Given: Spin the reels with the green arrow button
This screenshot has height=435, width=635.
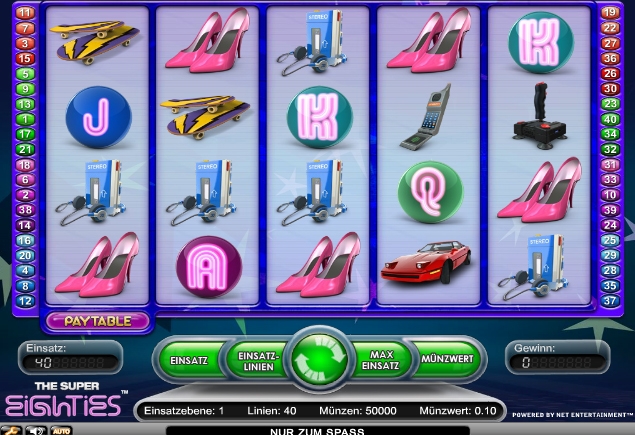Looking at the screenshot, I should coord(319,359).
